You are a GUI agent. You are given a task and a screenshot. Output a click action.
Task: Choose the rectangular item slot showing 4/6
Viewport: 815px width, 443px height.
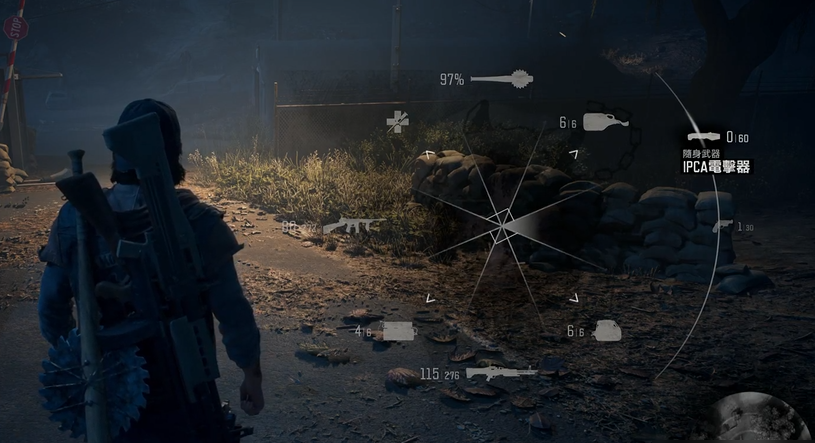(x=398, y=331)
